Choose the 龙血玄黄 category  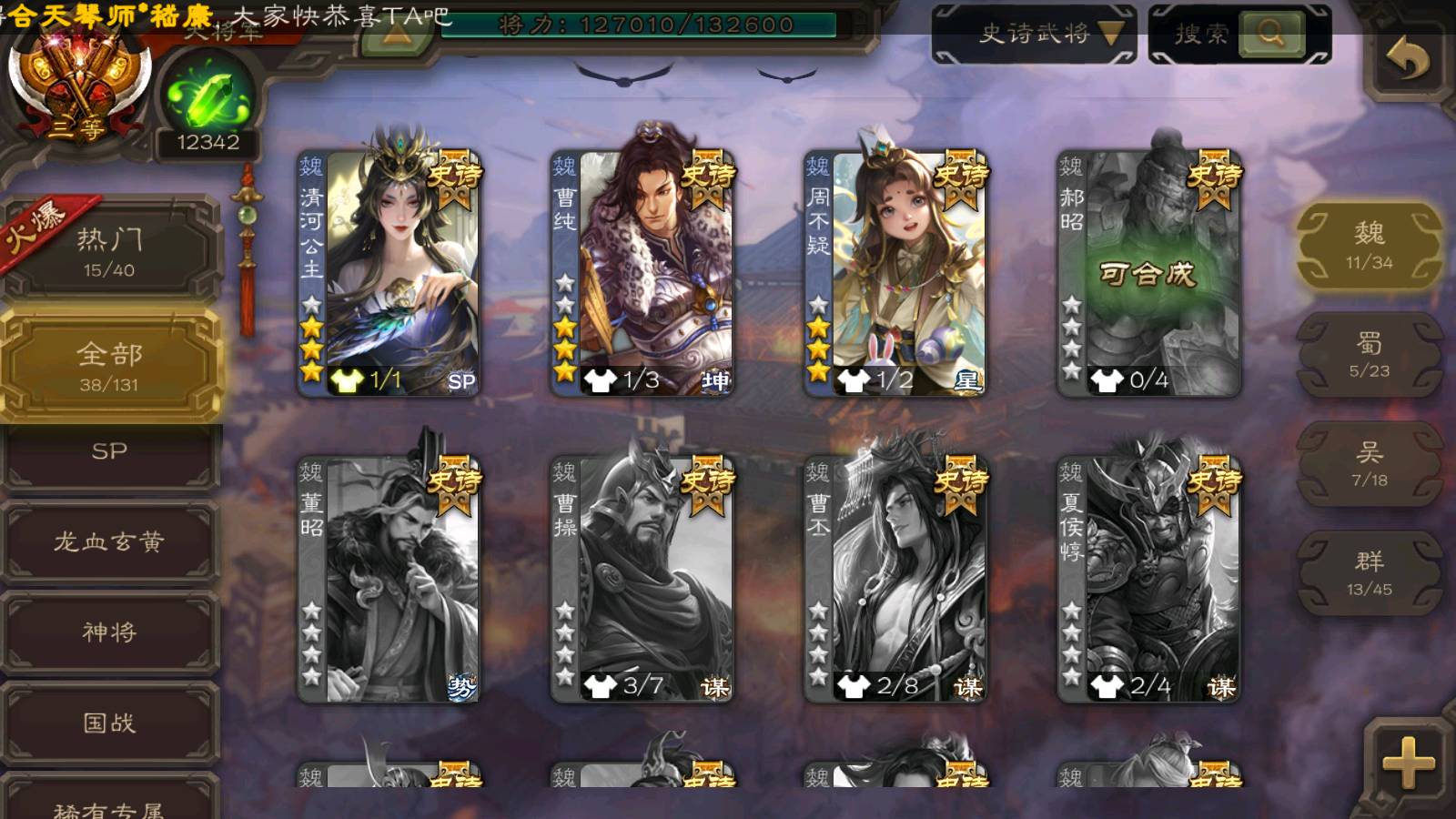click(x=109, y=542)
